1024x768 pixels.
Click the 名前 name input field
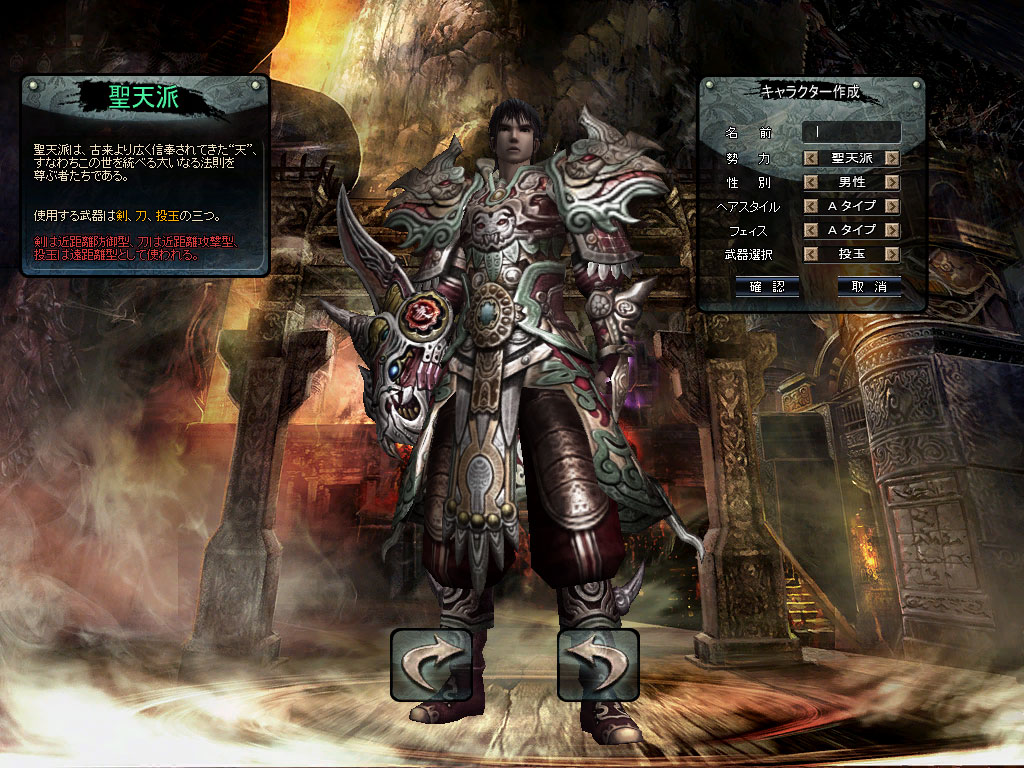(851, 132)
